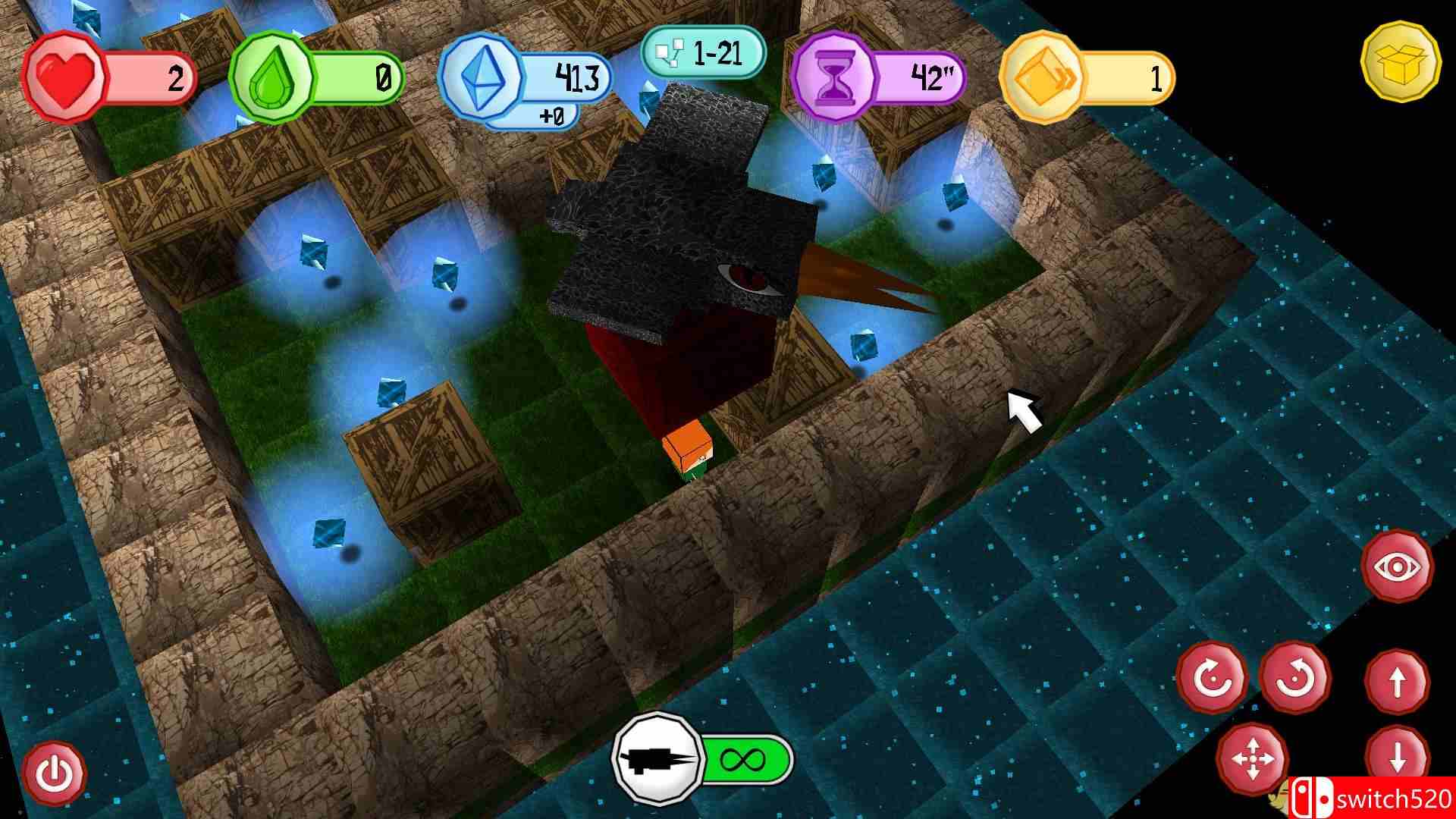Click the green drop progress bar
The width and height of the screenshot is (1456, 819).
coord(356,76)
